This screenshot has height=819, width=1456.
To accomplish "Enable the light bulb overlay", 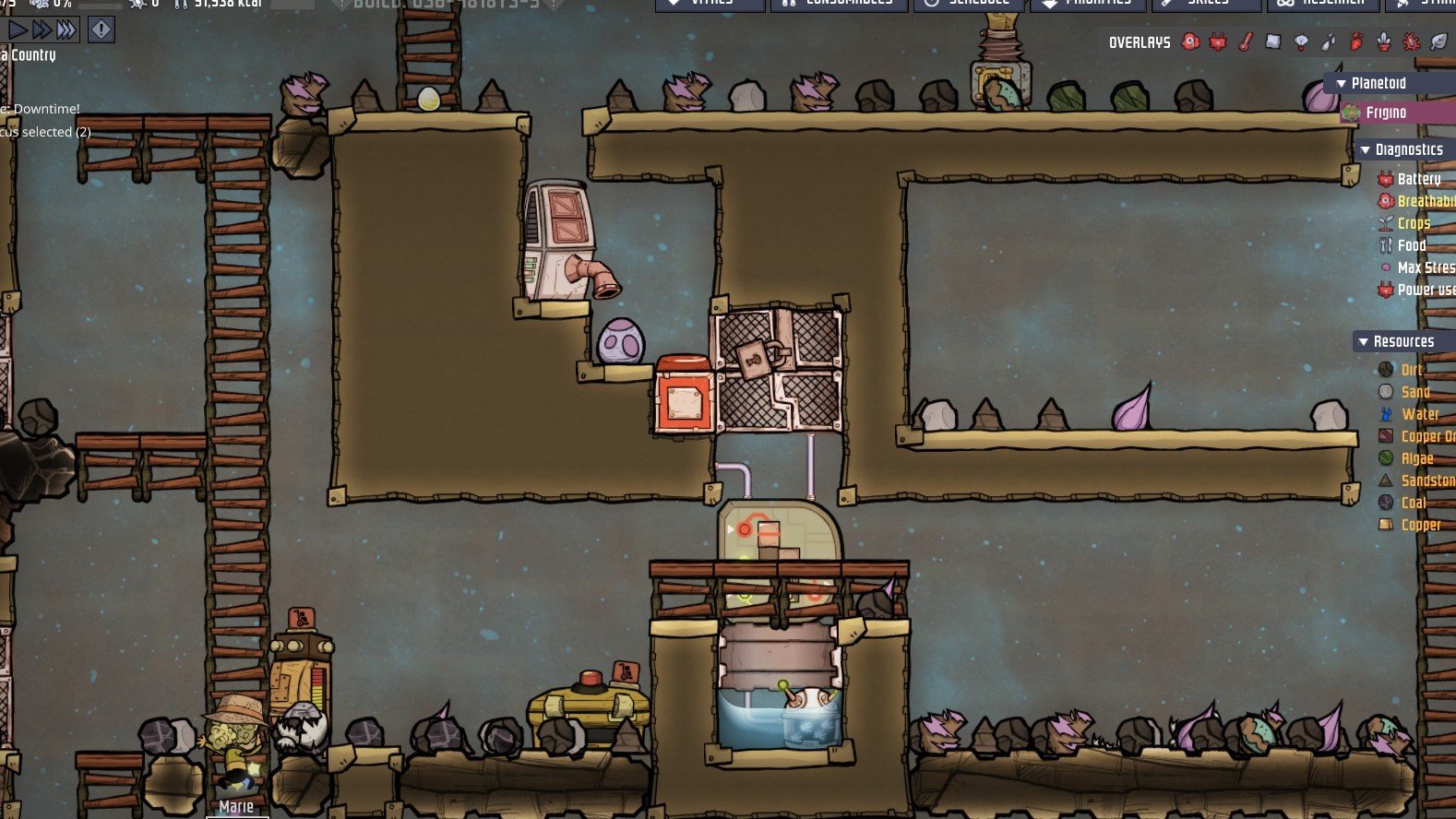I will tap(1301, 42).
